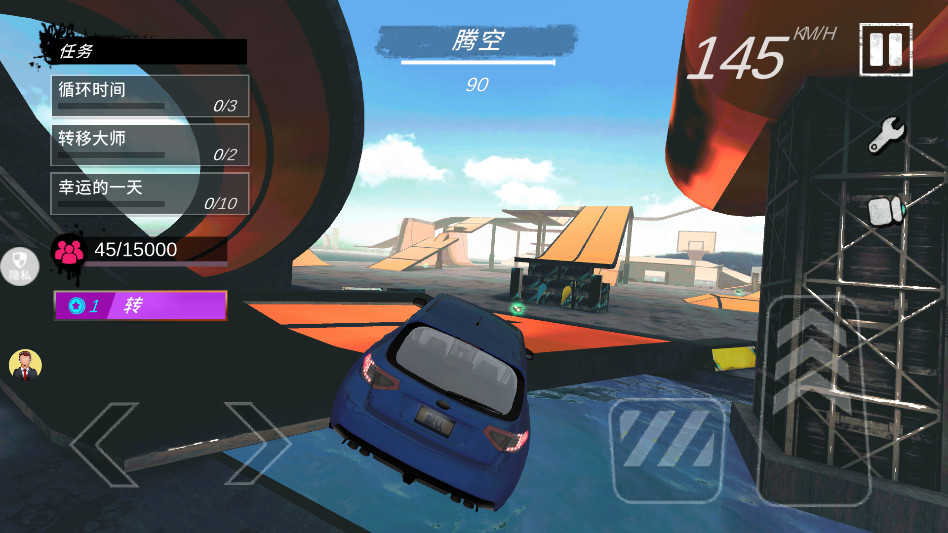Open the 任务 mission panel header

click(x=145, y=51)
